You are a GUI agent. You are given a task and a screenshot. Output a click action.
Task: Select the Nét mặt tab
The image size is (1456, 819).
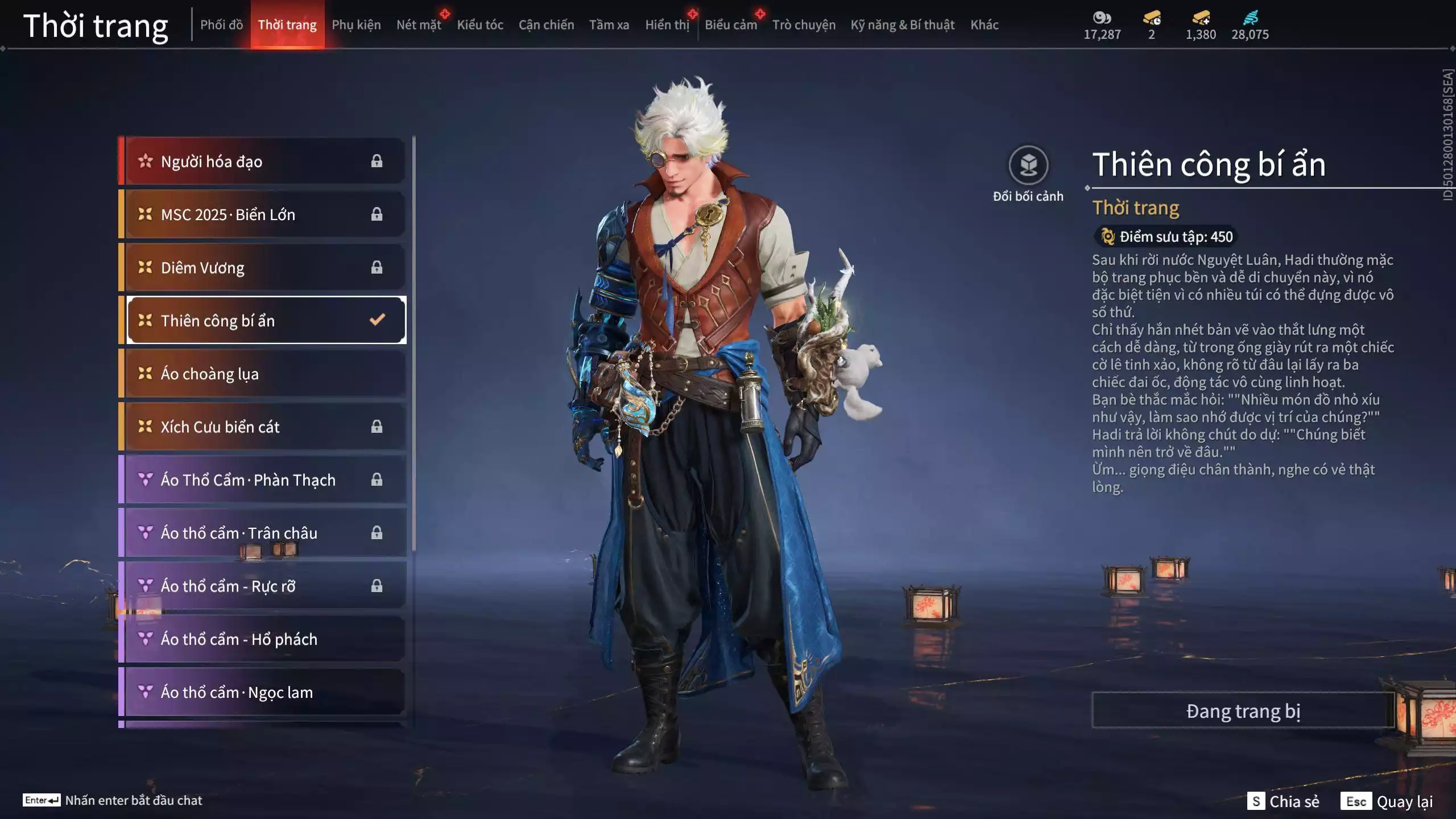point(419,25)
